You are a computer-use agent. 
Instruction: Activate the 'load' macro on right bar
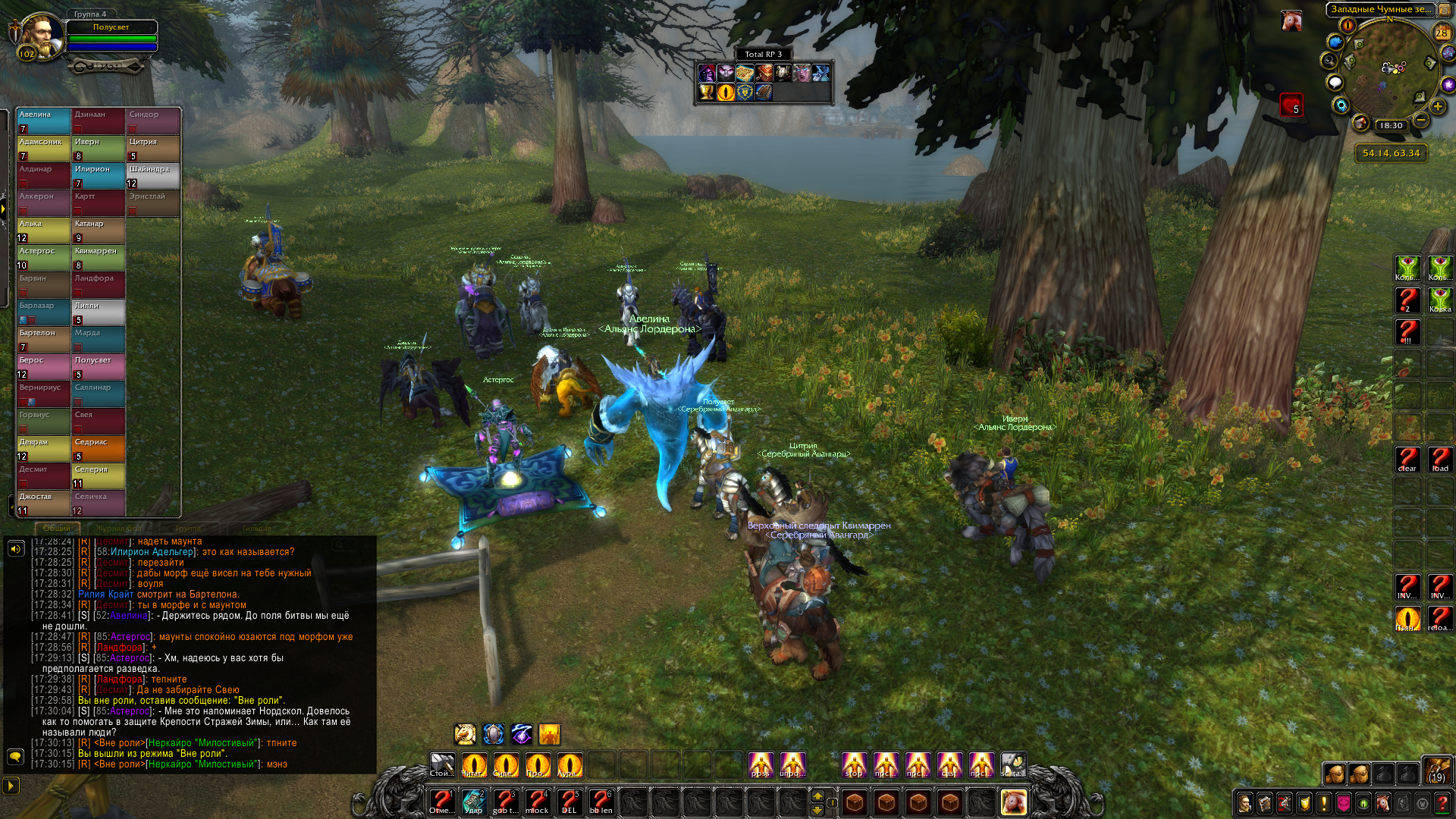pyautogui.click(x=1440, y=460)
